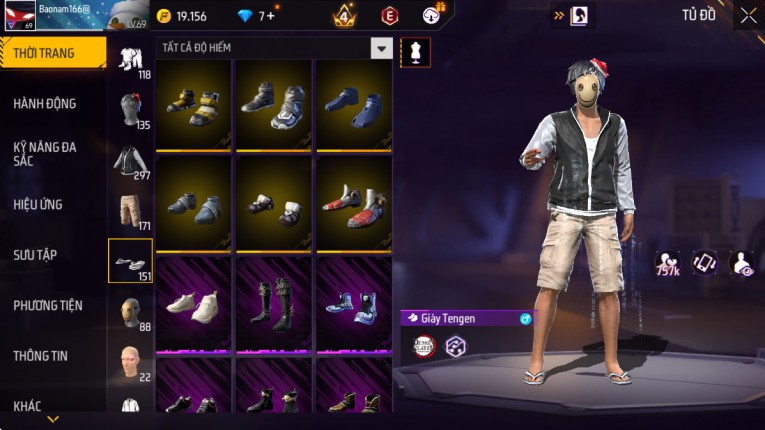765x430 pixels.
Task: Select the white sneakers item
Action: pos(193,303)
